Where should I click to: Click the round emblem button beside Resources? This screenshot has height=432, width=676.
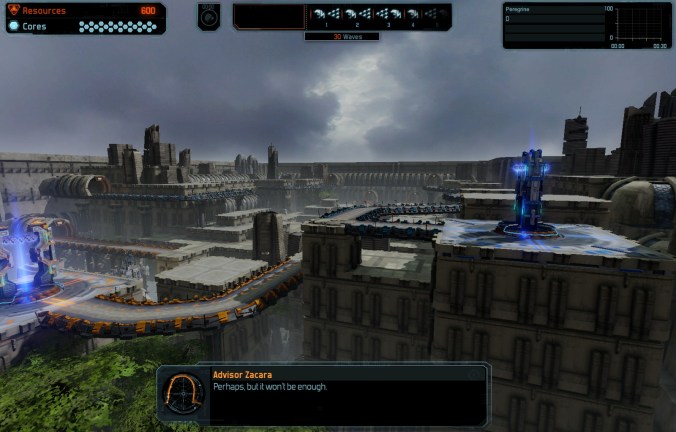pos(209,16)
